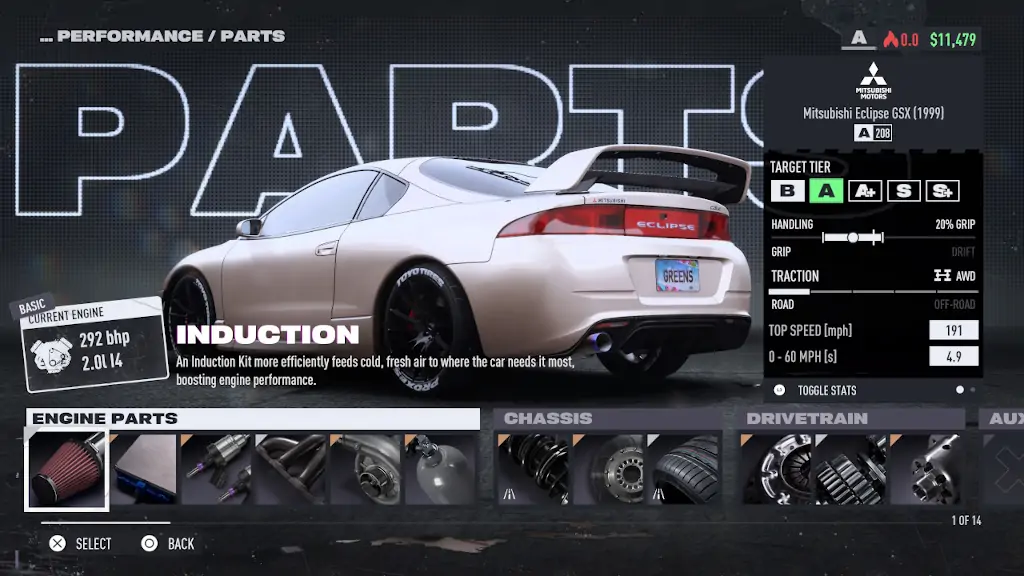Open the fuel injectors part slot
This screenshot has height=576, width=1024.
[x=217, y=469]
